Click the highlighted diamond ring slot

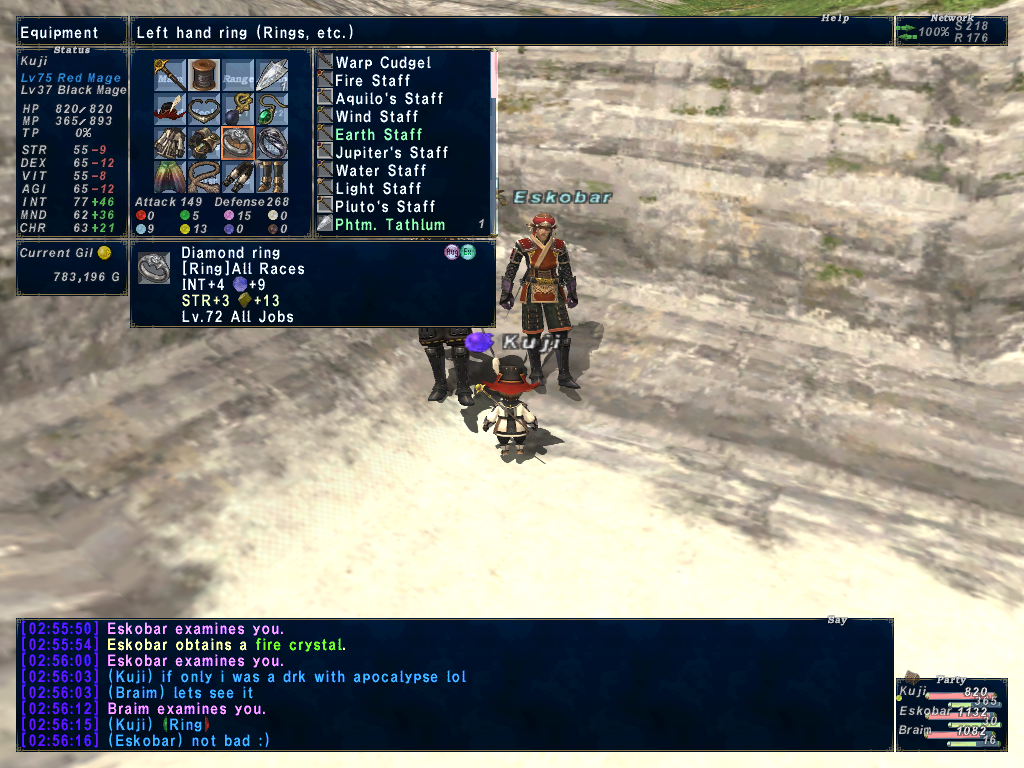(x=238, y=143)
